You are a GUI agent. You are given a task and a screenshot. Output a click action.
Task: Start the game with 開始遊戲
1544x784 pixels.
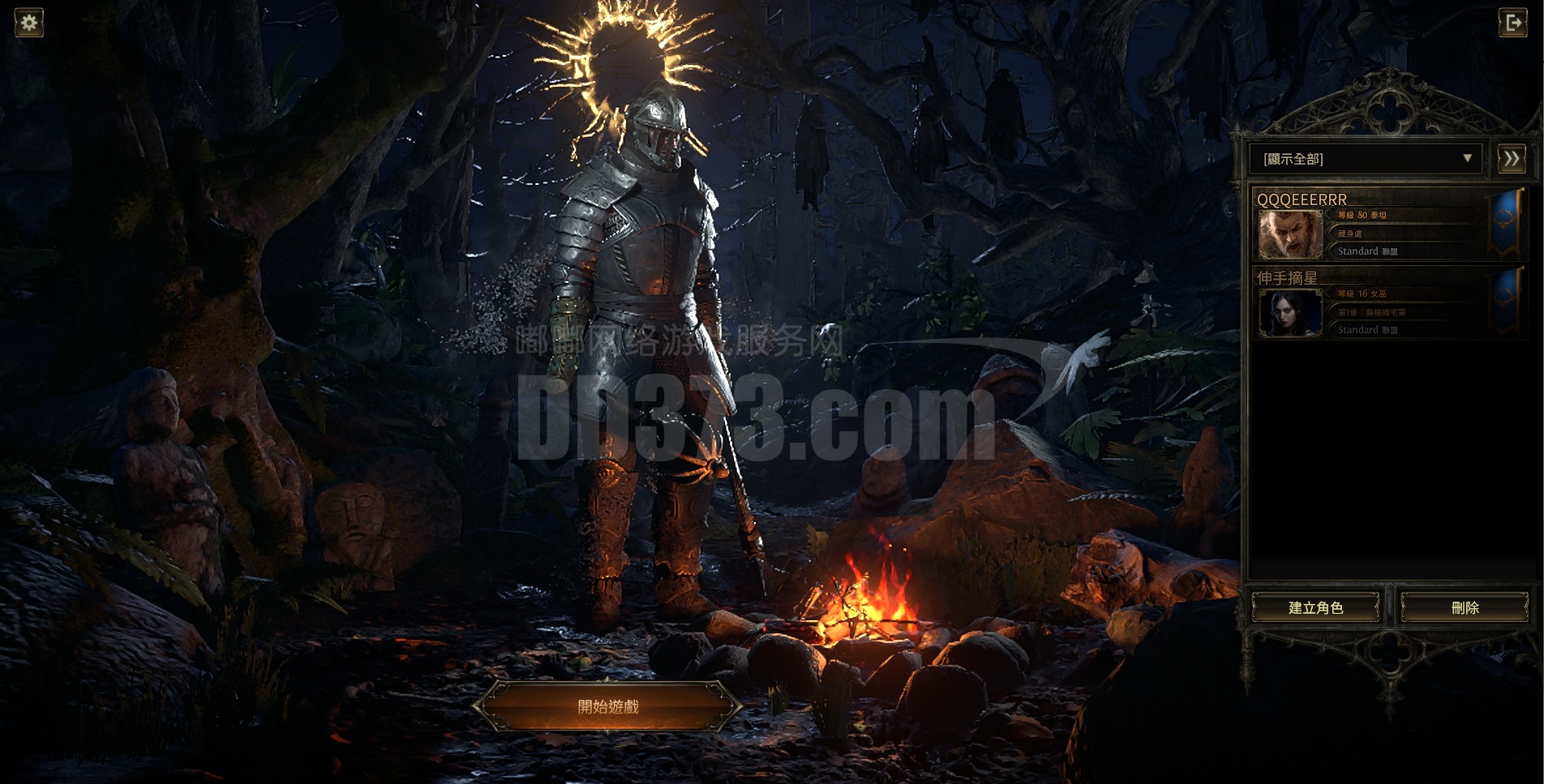[608, 707]
